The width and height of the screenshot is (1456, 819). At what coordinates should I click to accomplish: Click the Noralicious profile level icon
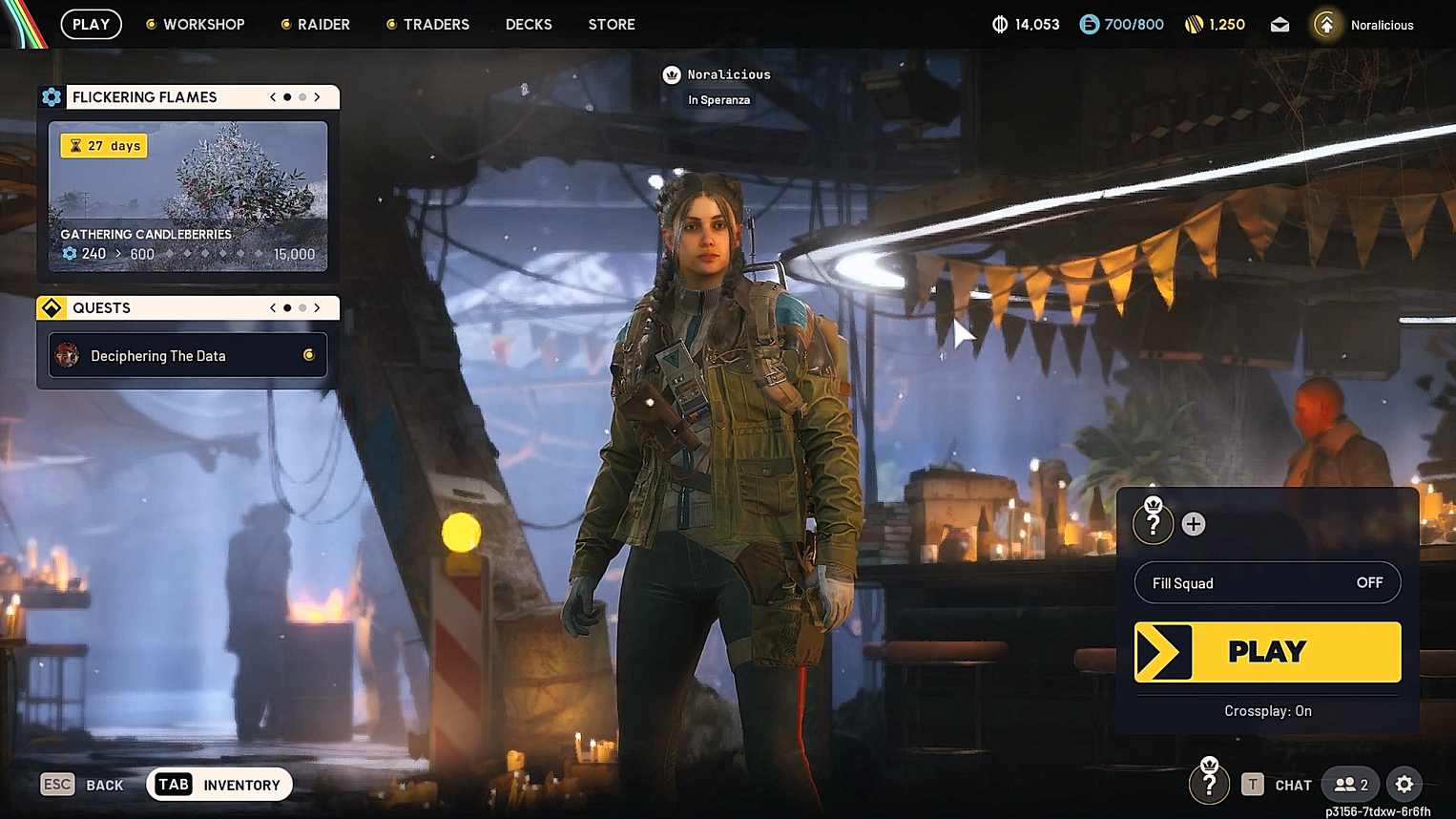(x=1325, y=24)
